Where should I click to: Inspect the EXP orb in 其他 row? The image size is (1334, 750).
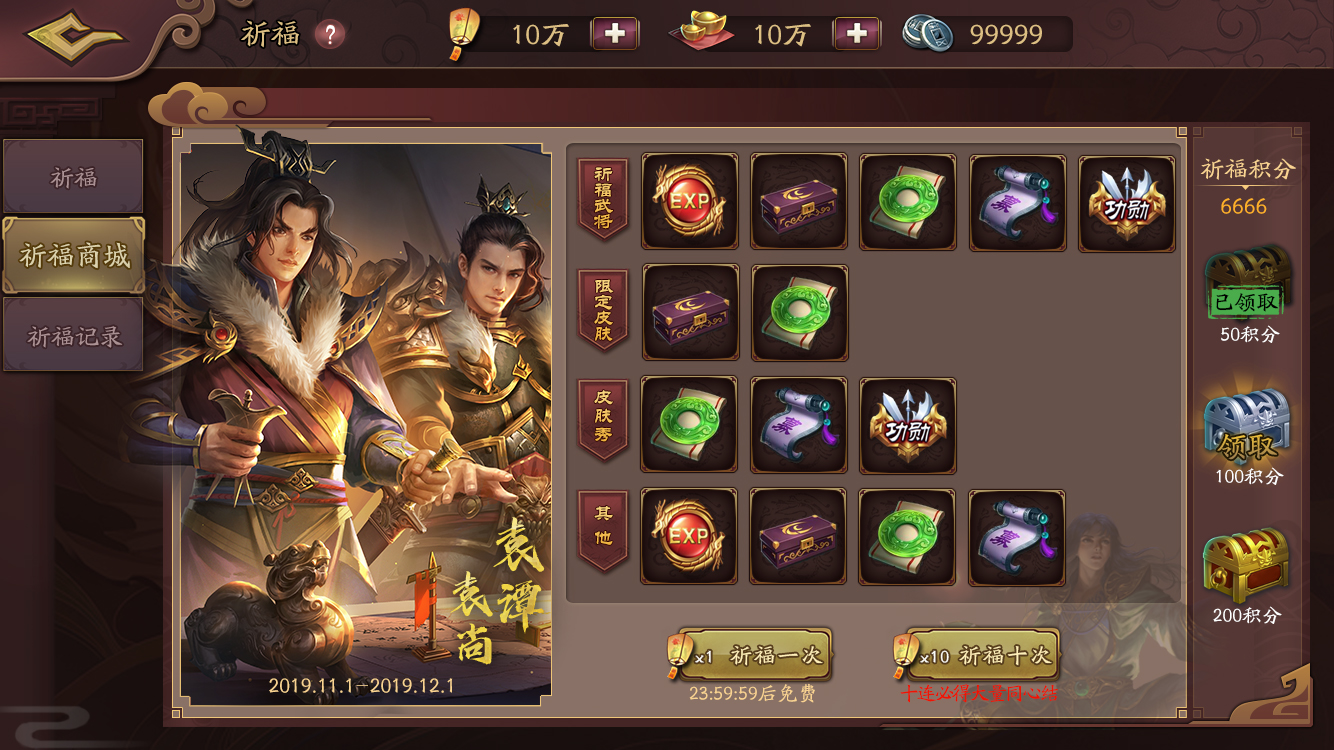[x=689, y=537]
